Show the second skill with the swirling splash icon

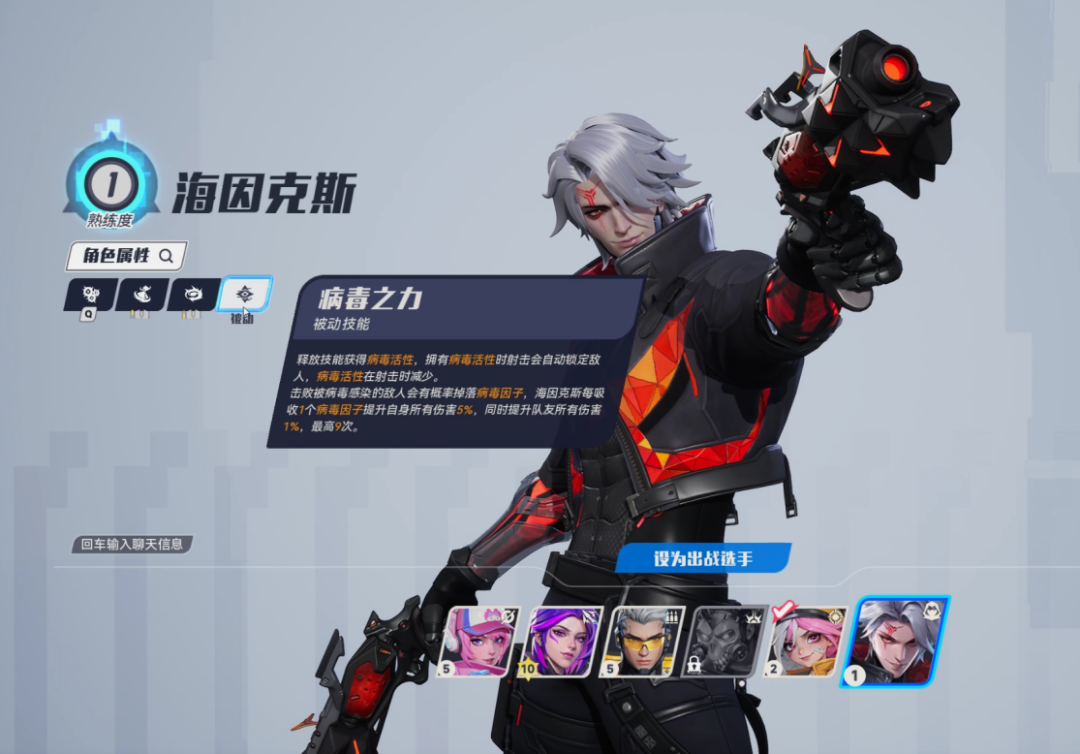[142, 295]
